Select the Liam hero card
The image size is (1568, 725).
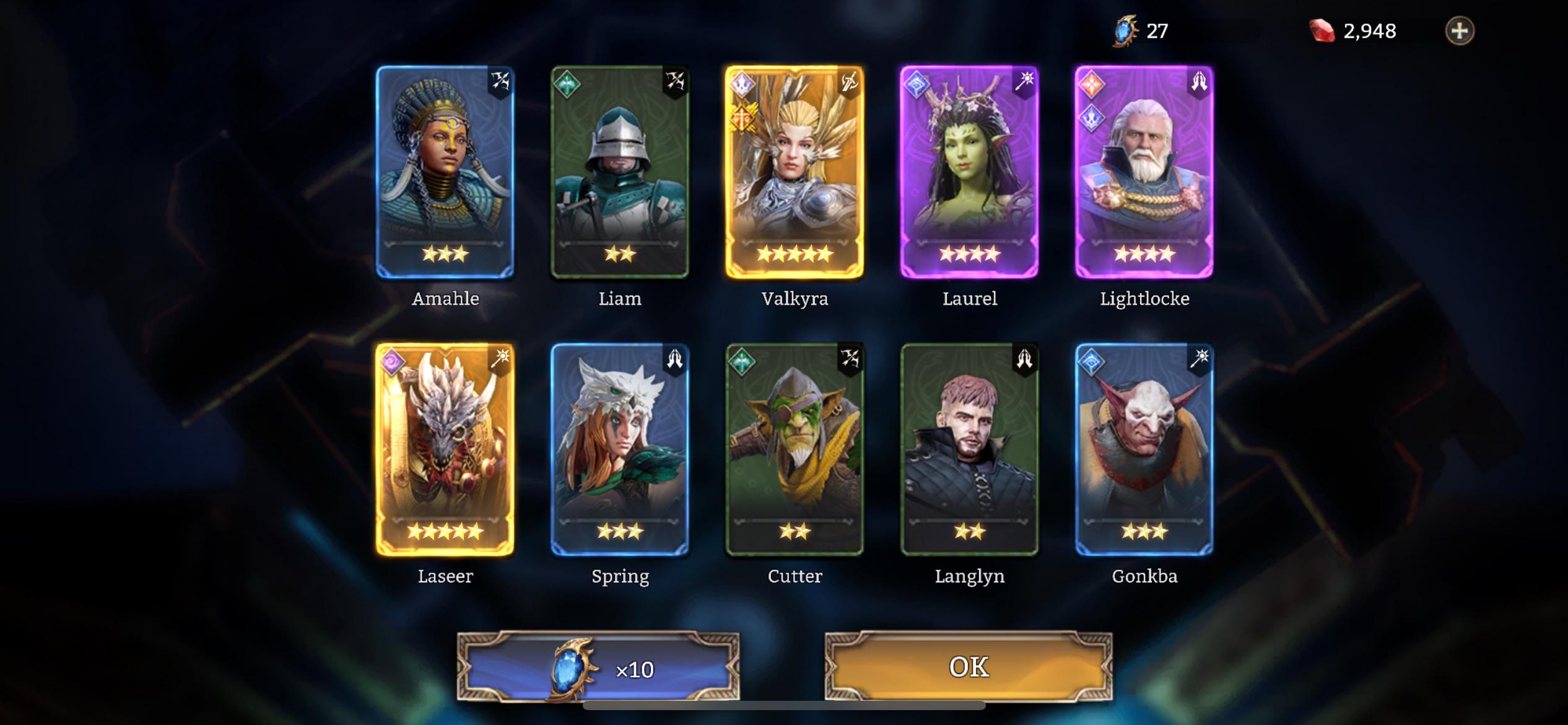coord(620,172)
